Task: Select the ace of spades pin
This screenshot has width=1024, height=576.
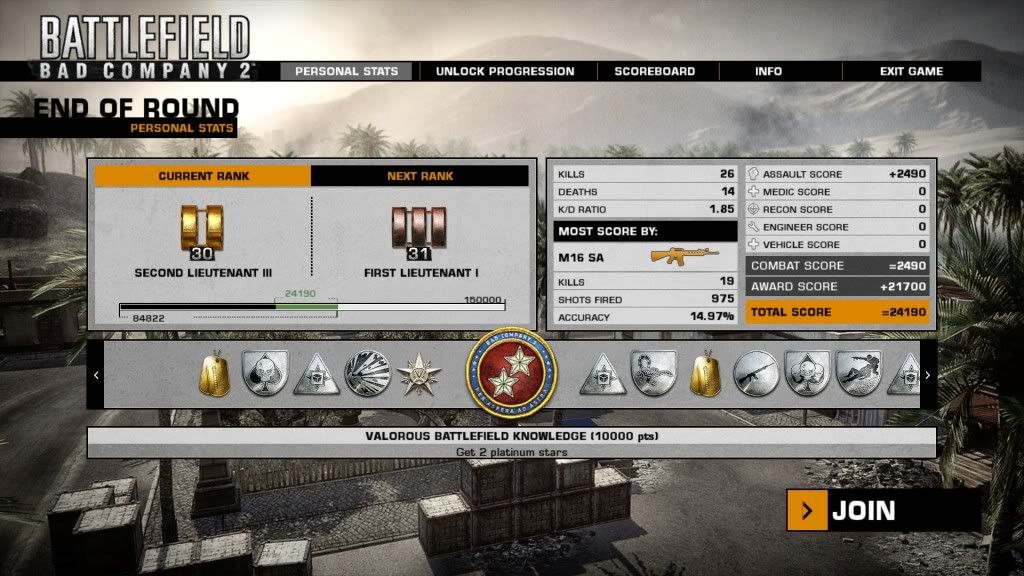Action: (x=264, y=374)
